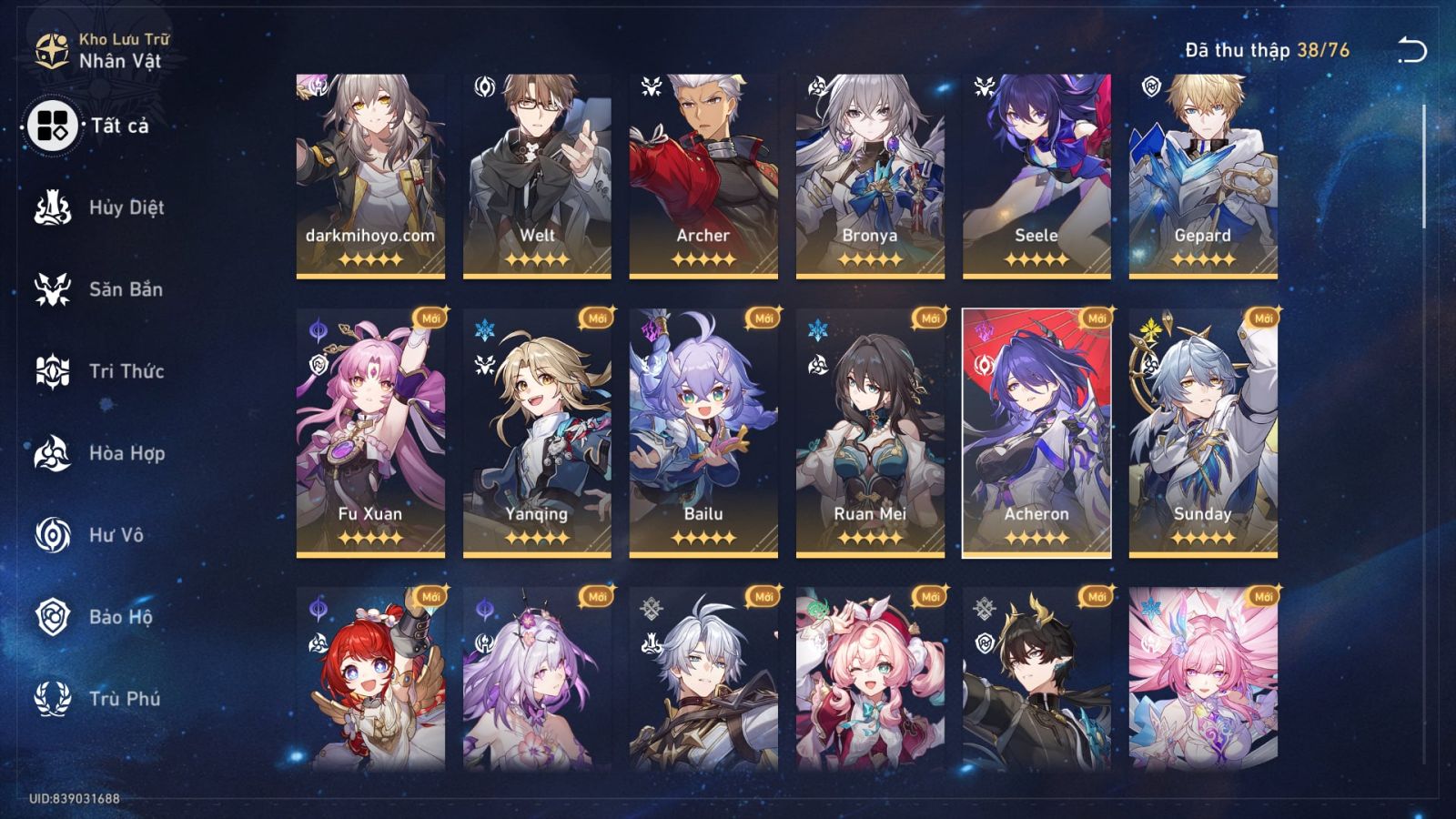Click the Mới badge on Sunday's card
This screenshot has height=819, width=1456.
tap(1262, 319)
